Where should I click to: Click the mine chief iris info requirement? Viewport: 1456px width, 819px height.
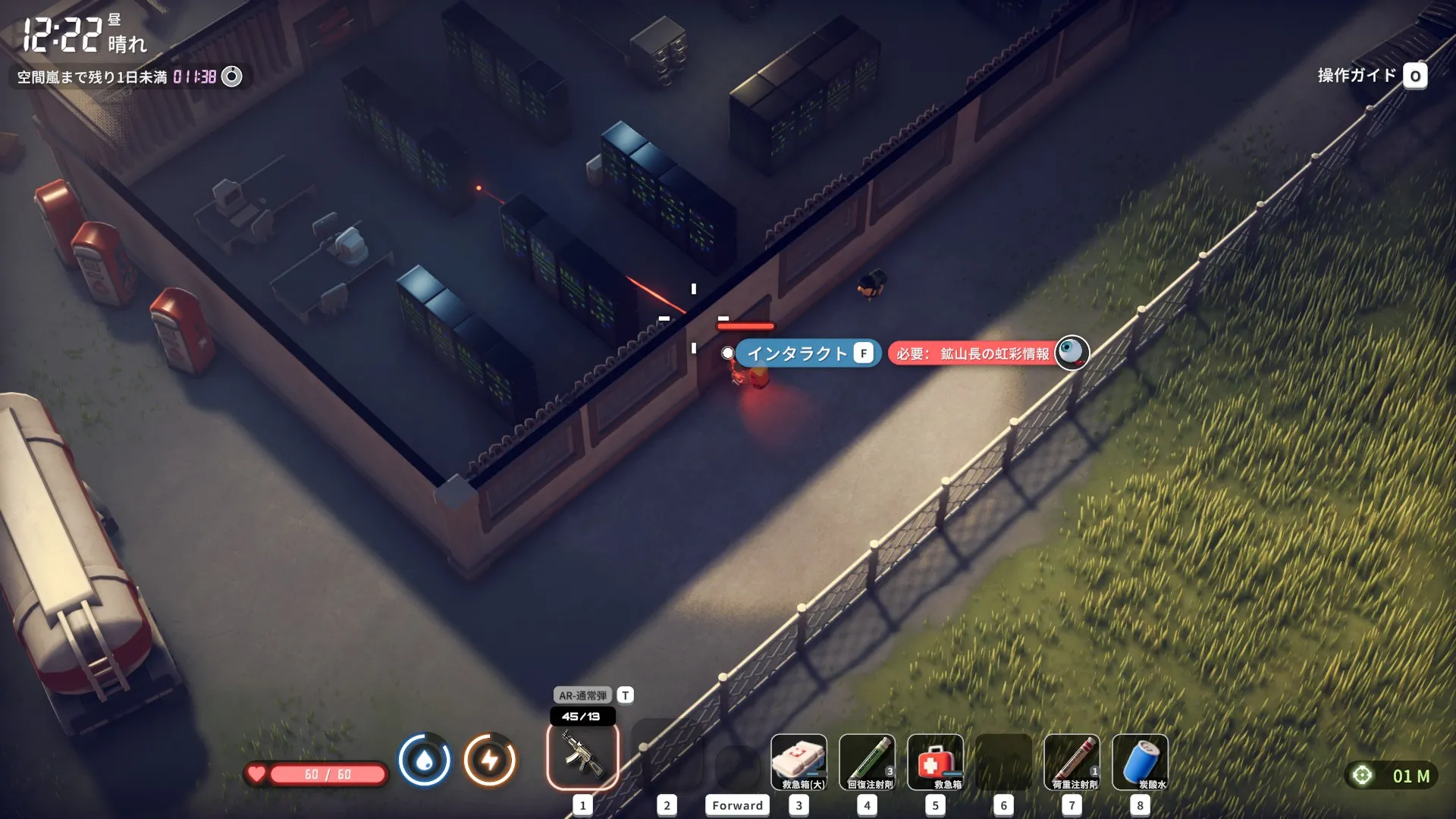tap(987, 353)
